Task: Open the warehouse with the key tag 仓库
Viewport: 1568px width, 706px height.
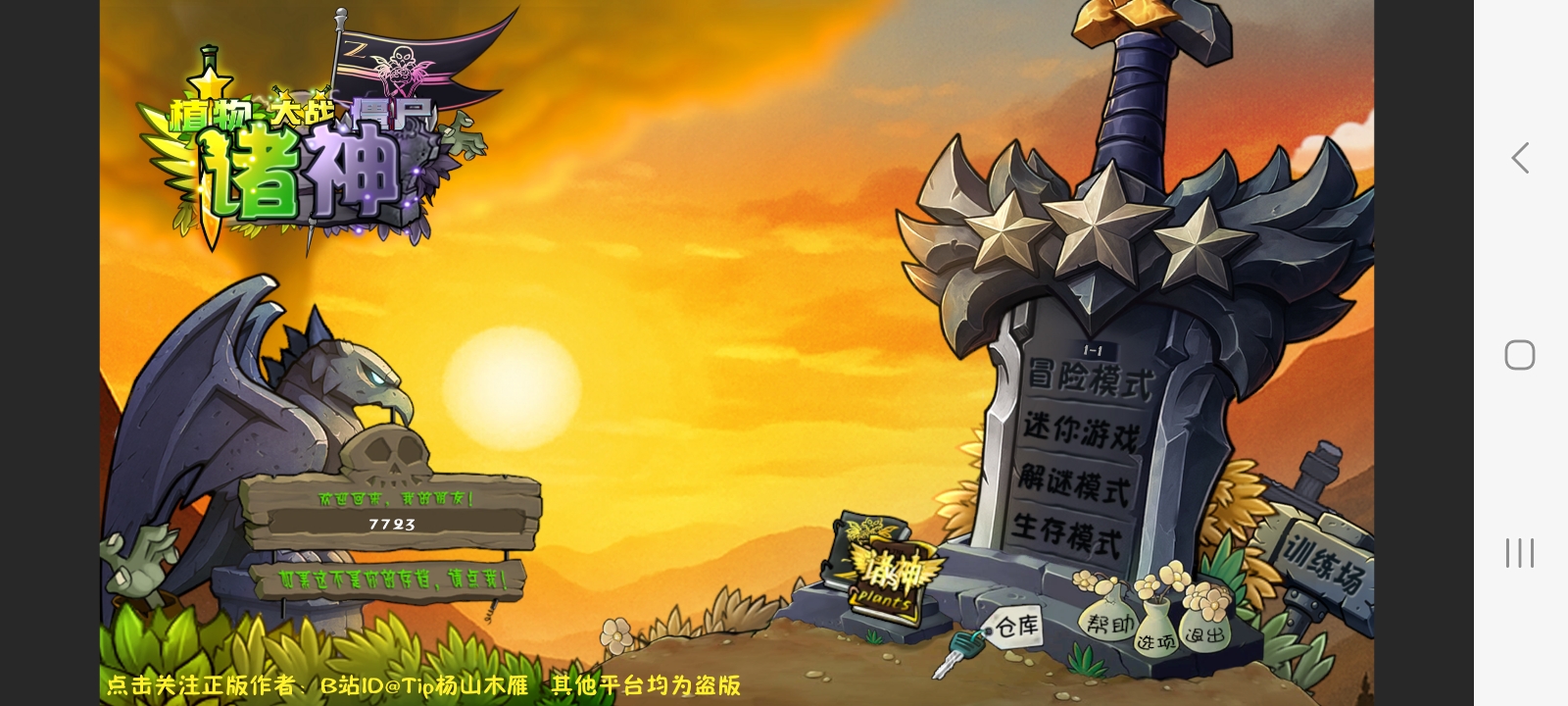Action: tap(1020, 626)
